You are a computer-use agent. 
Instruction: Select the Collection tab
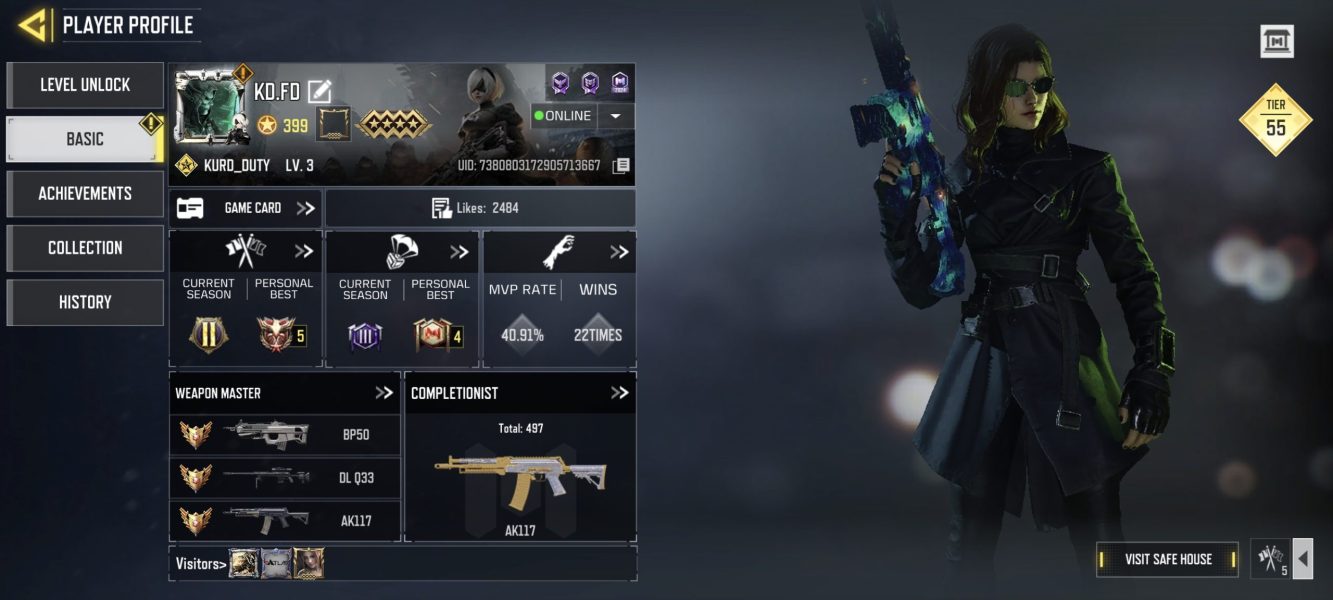coord(85,247)
